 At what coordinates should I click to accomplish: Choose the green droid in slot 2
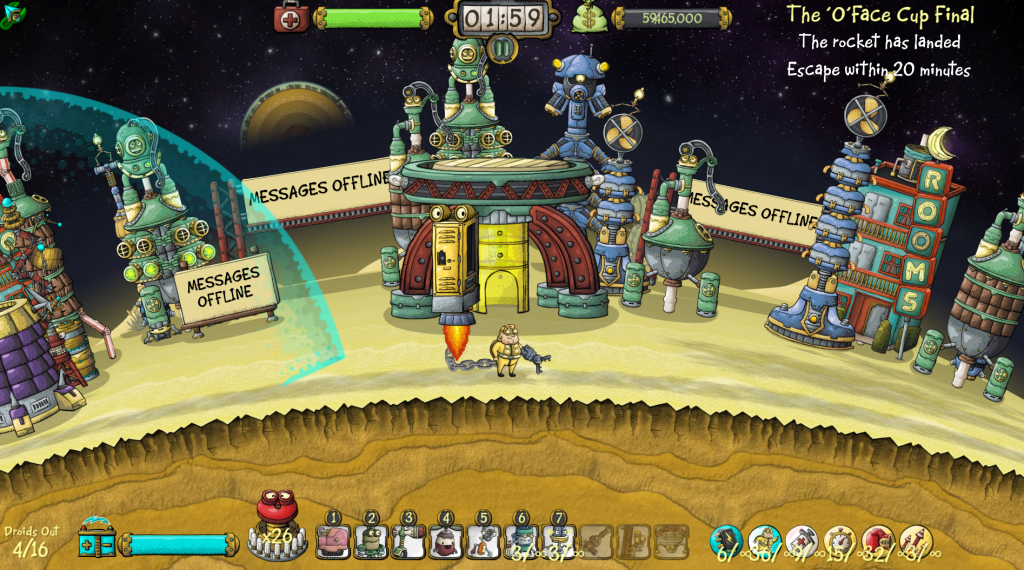tap(371, 540)
